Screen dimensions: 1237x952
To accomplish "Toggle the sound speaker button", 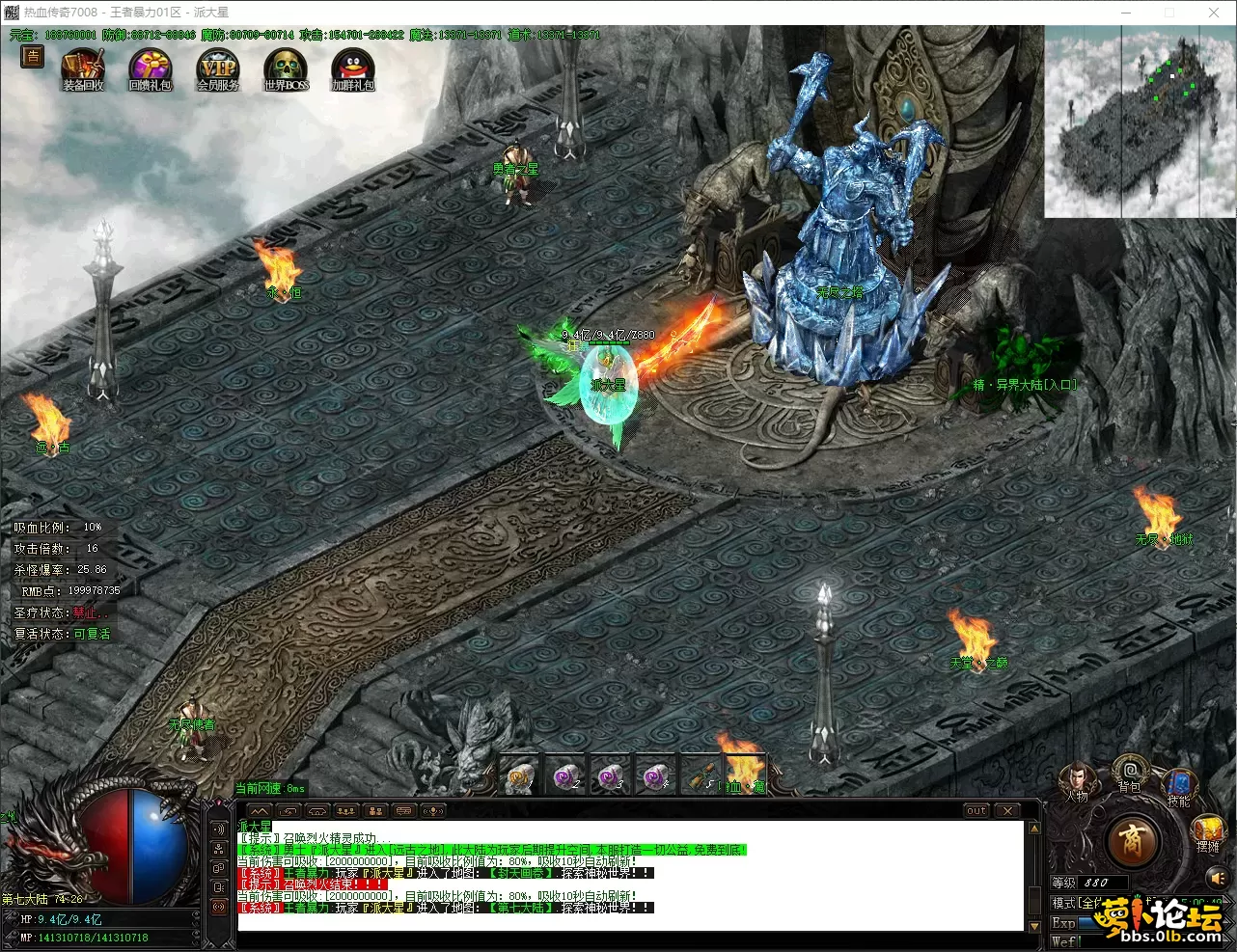I will click(1216, 878).
